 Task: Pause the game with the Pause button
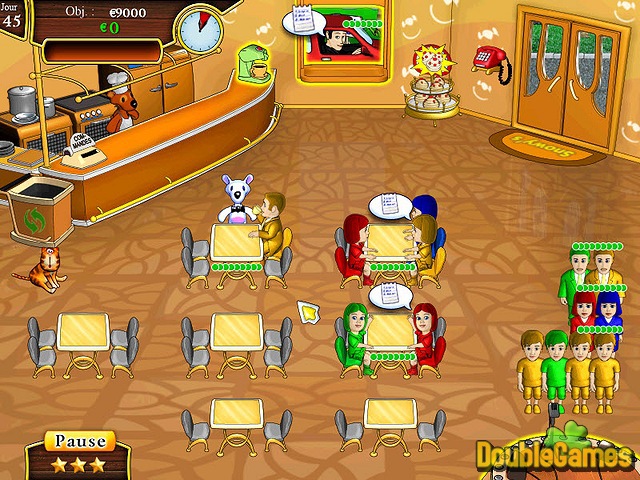click(80, 441)
